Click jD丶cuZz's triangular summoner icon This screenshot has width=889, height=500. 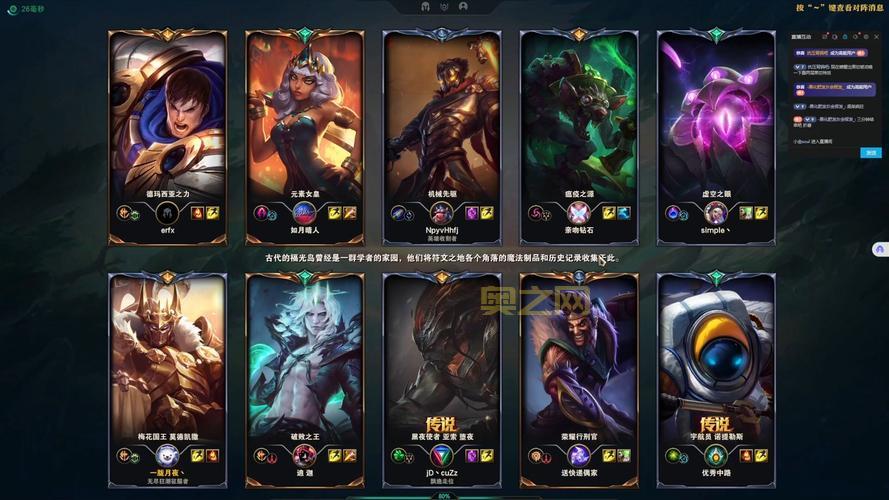pyautogui.click(x=441, y=456)
